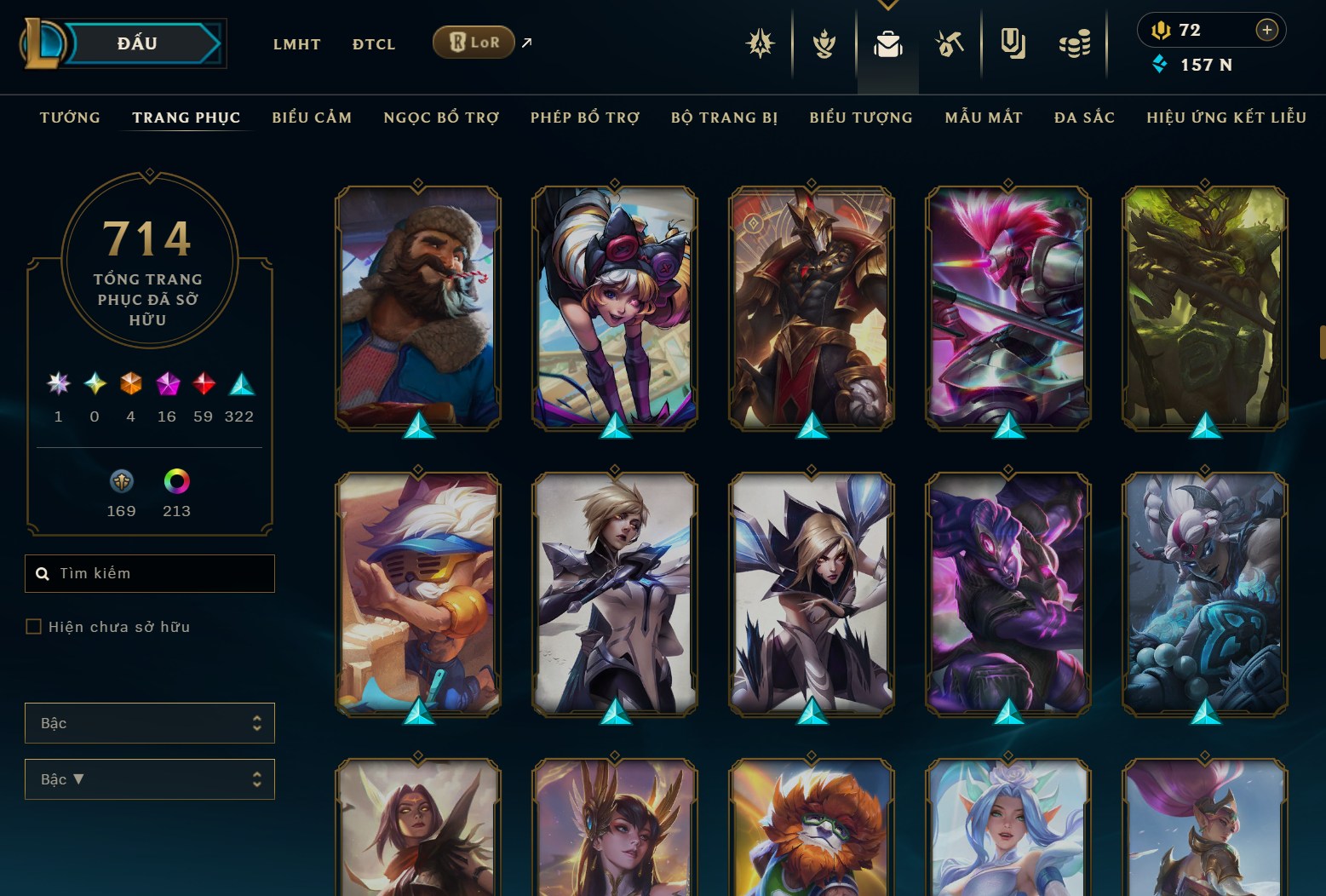Open the first 'Bậc' dropdown
The image size is (1326, 896).
150,722
